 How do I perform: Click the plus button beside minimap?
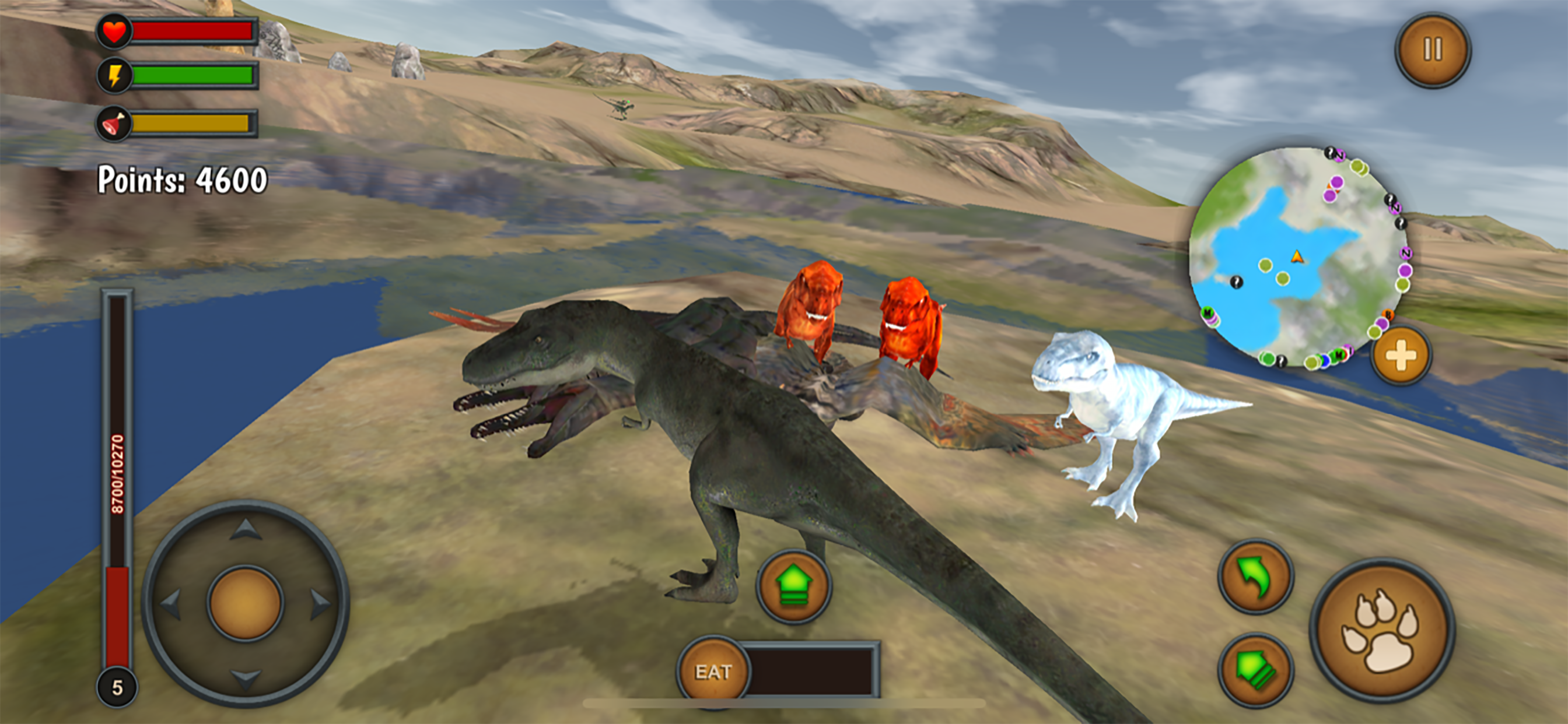[x=1401, y=356]
